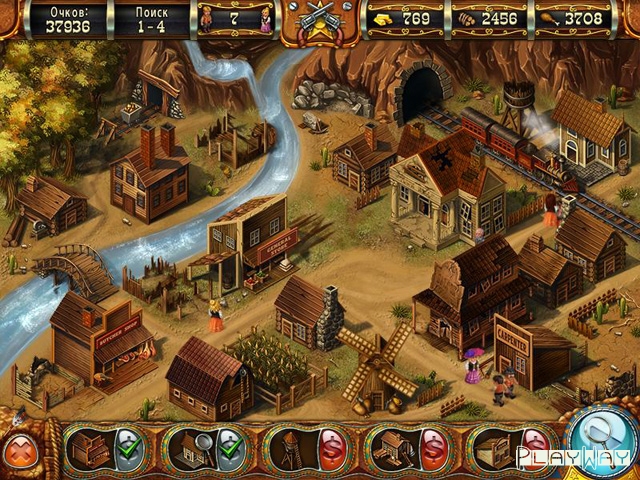Activate the blue magnifying glass button
This screenshot has height=480, width=640.
tap(603, 437)
